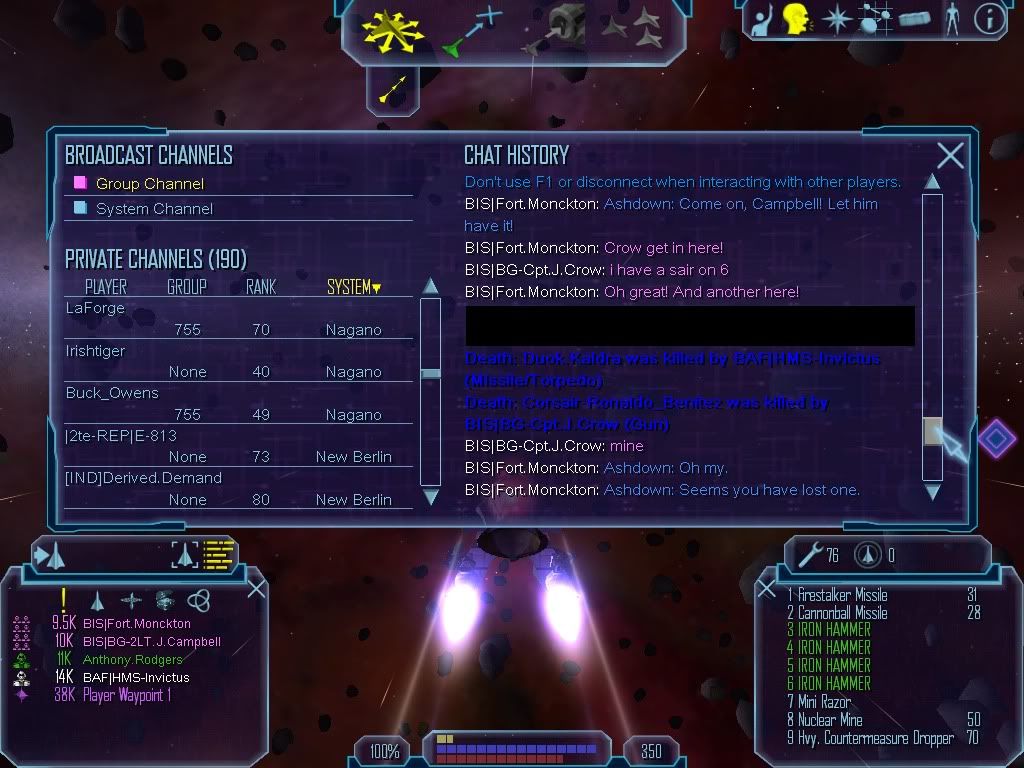Choose player Irishtiger from the list
1024x768 pixels.
pos(96,351)
